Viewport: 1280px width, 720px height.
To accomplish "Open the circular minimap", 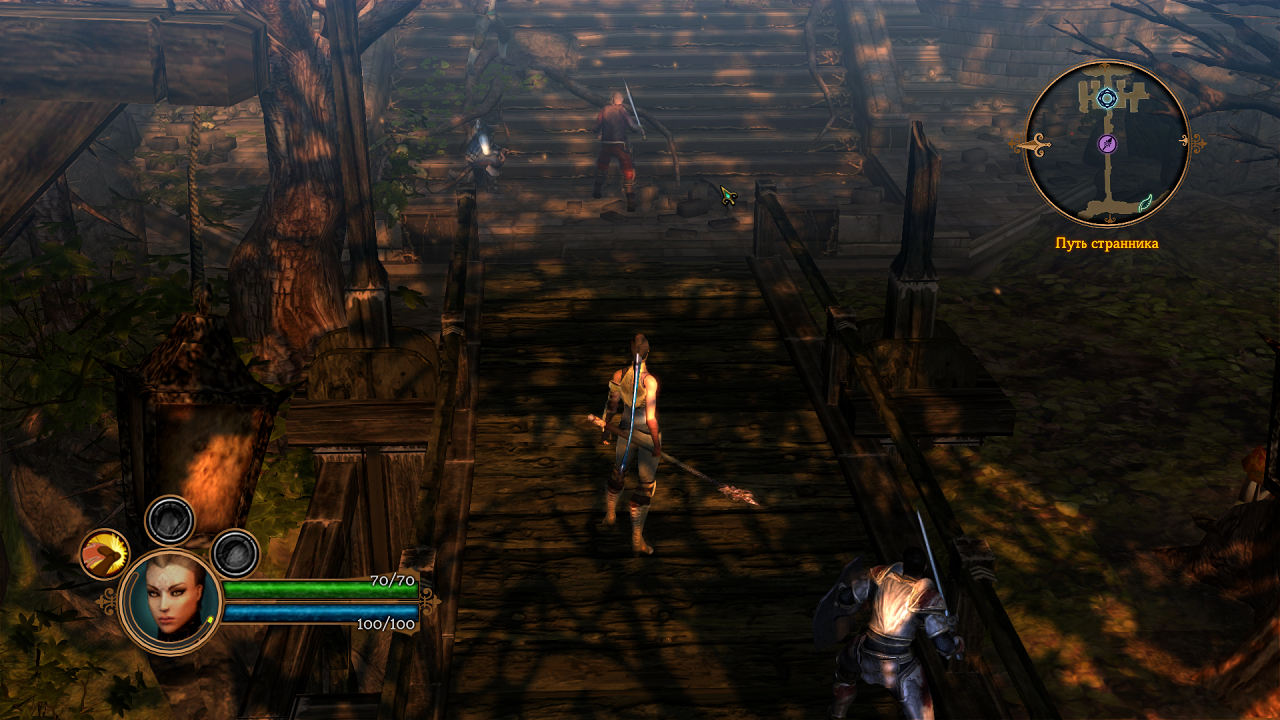I will [x=1107, y=143].
